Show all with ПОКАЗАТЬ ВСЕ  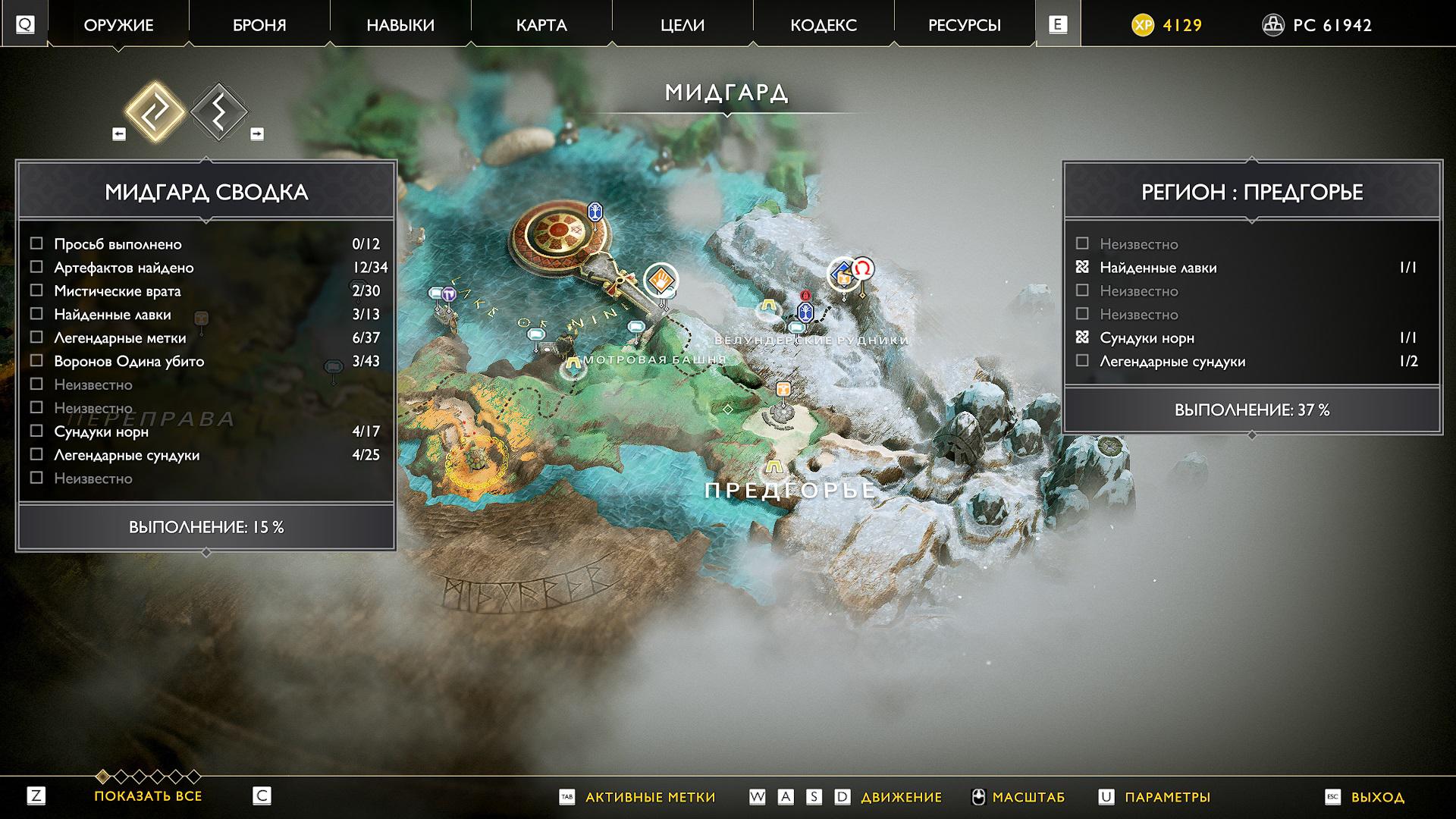pos(148,796)
